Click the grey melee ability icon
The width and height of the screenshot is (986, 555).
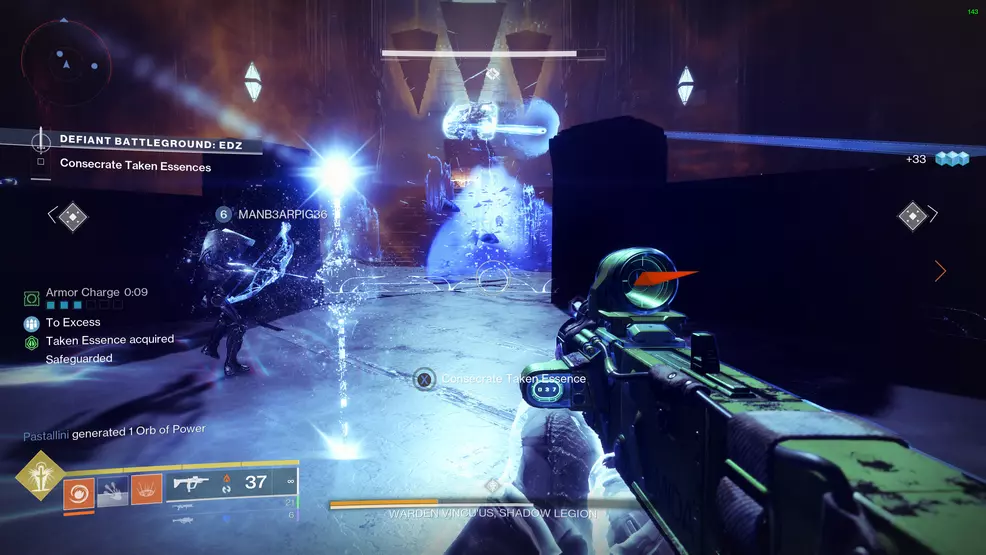[112, 489]
